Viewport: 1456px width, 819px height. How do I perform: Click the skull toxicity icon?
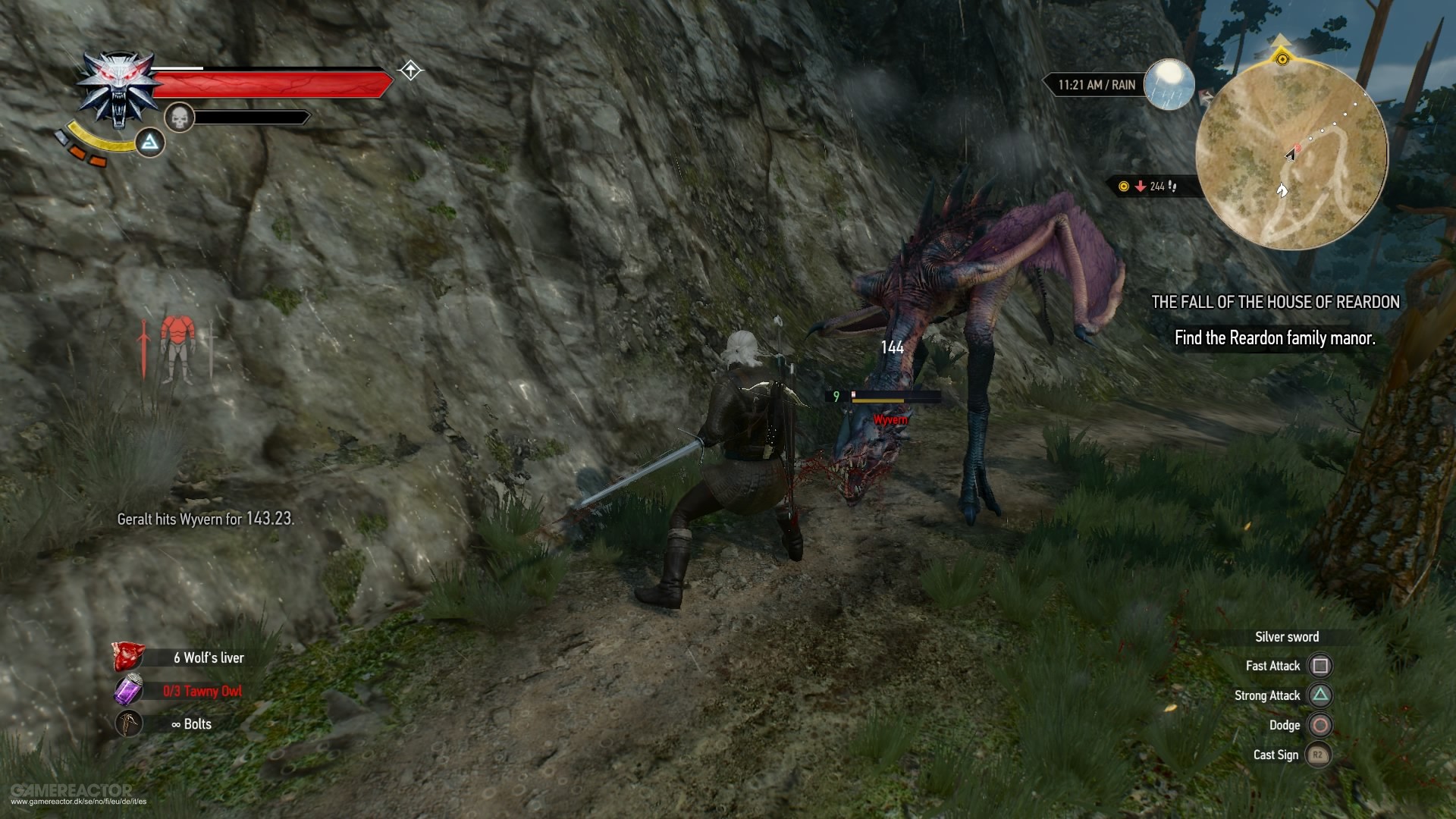[x=180, y=118]
